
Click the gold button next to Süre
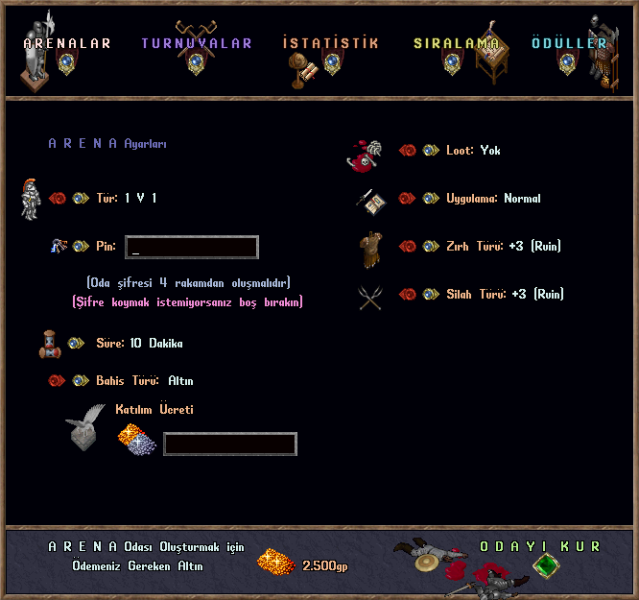click(x=76, y=343)
